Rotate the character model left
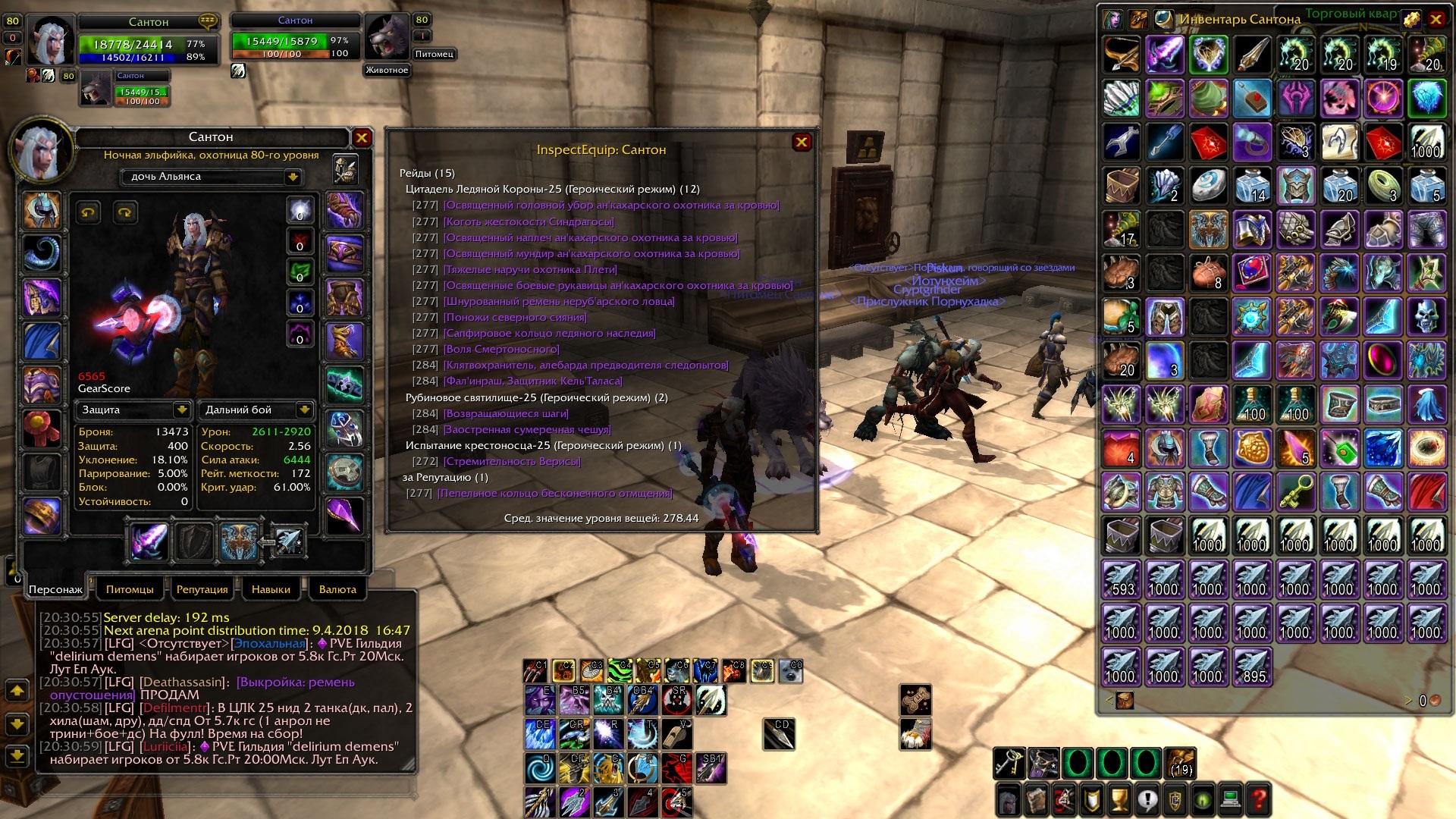 pos(89,212)
